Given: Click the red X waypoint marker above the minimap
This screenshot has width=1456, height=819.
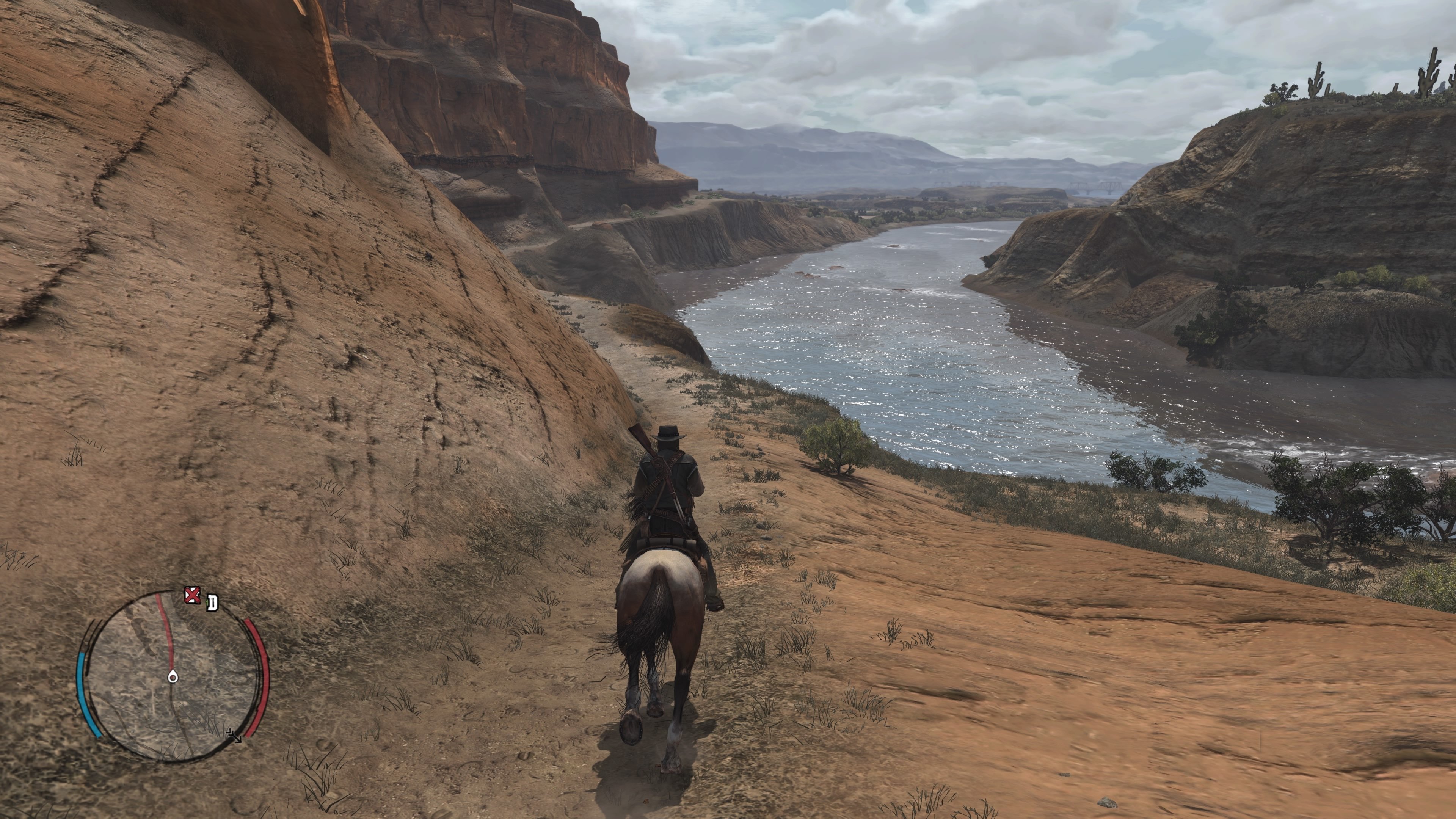Looking at the screenshot, I should (193, 595).
